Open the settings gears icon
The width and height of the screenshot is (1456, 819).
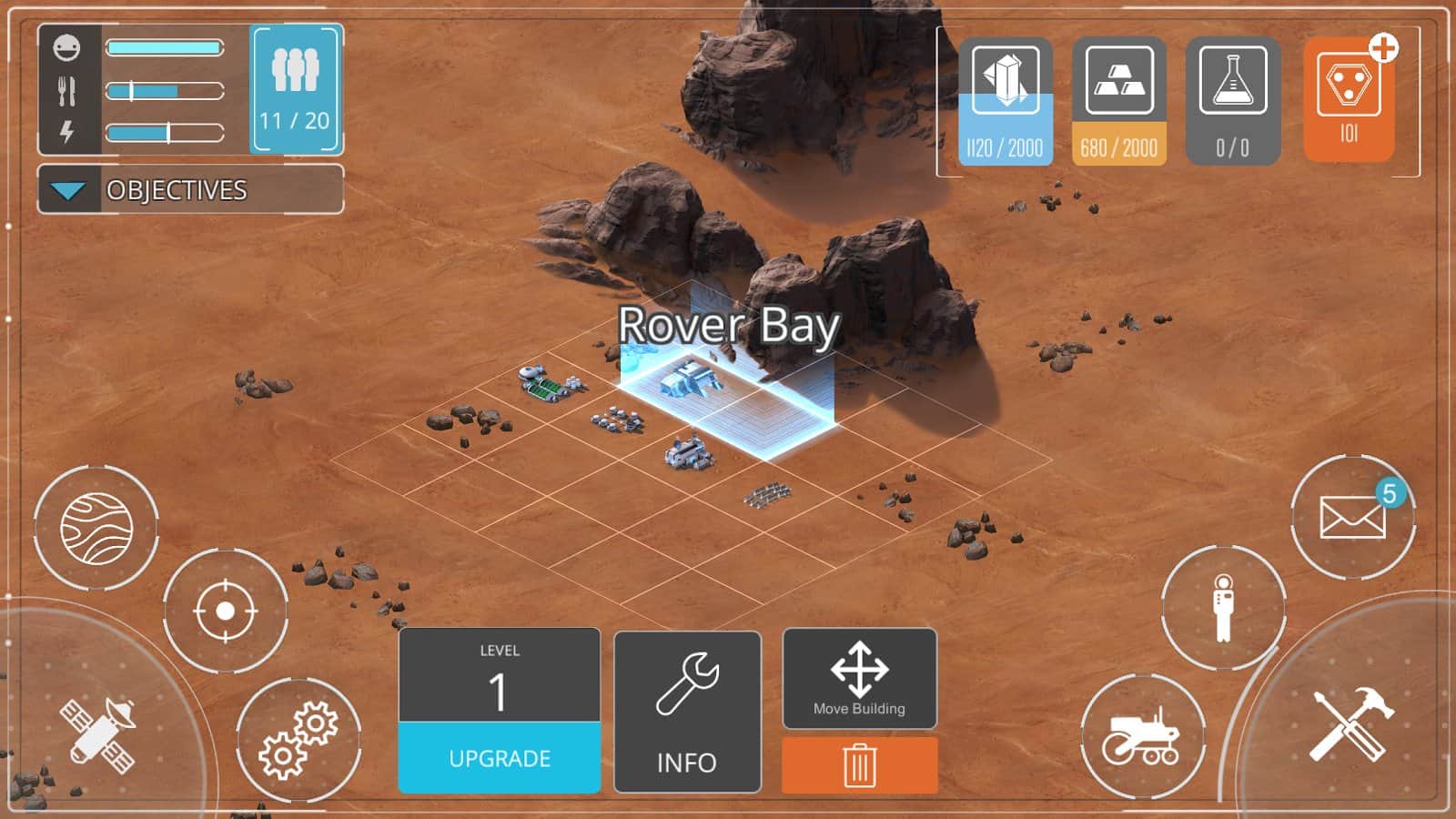pos(300,737)
